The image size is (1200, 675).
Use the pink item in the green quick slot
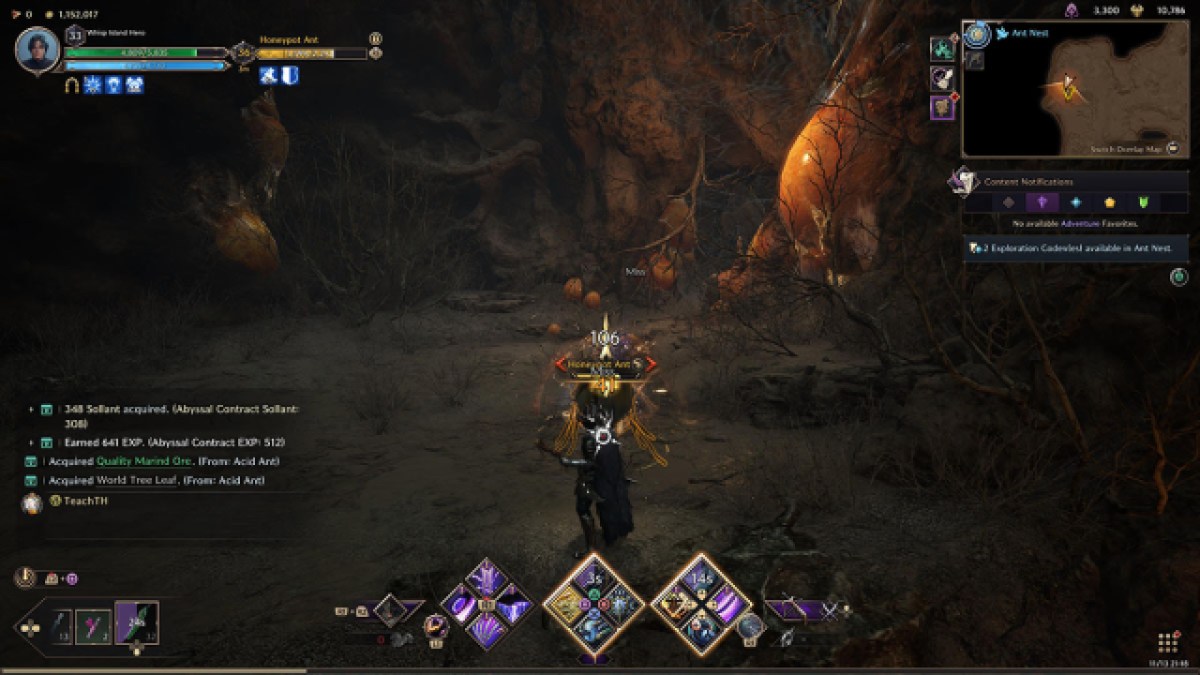(93, 627)
